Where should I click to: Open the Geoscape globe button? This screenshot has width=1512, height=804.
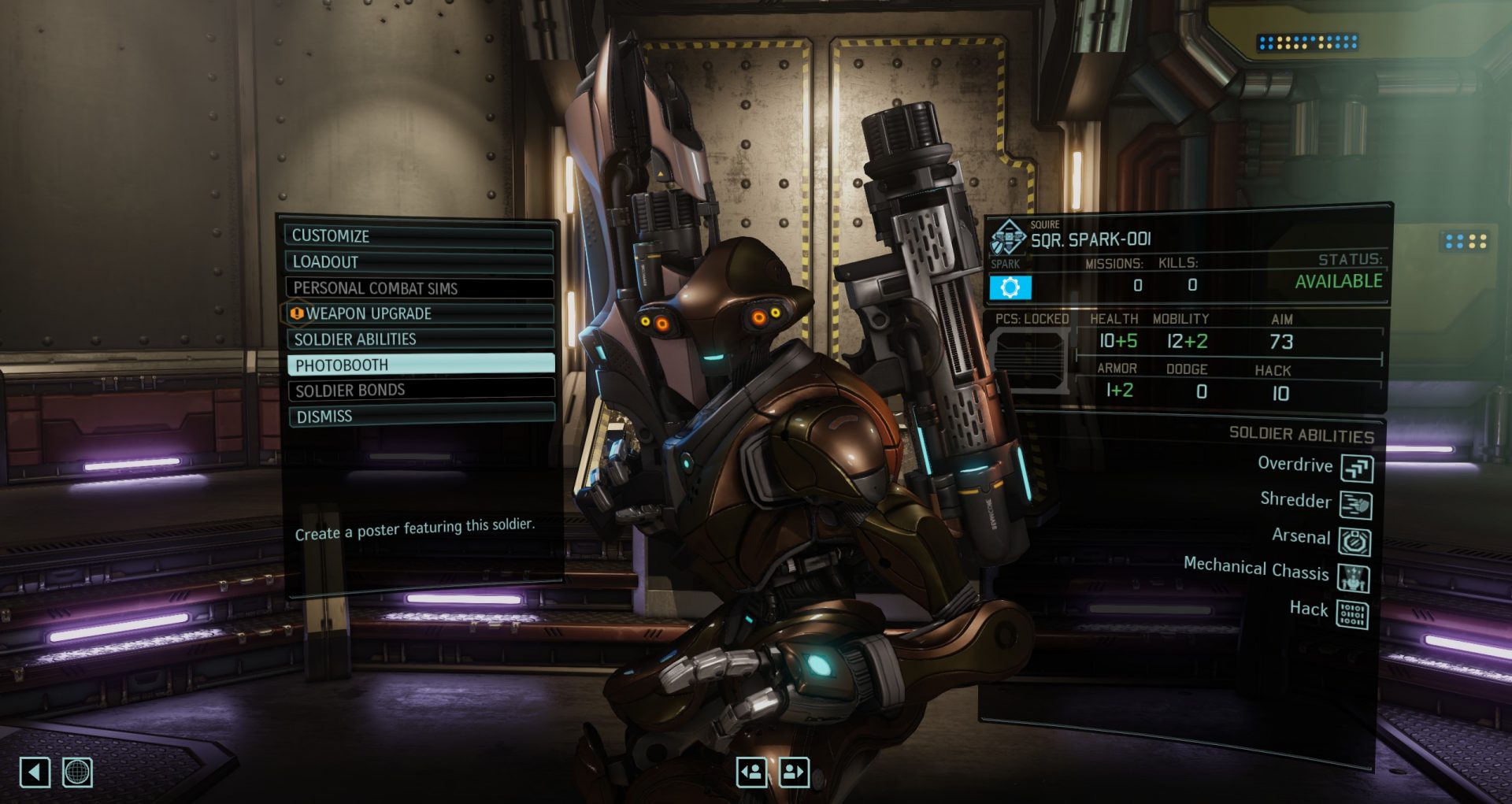pos(77,773)
